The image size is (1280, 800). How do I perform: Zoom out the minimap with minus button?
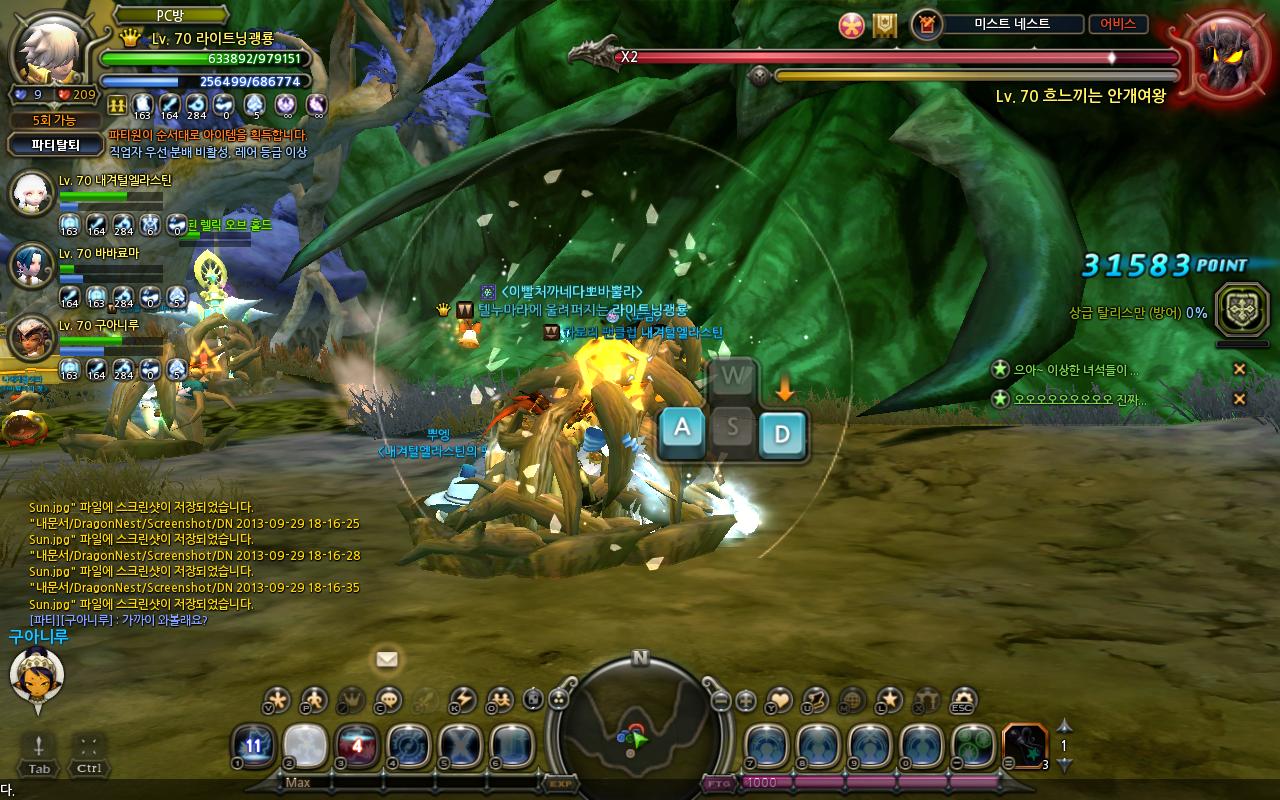click(x=720, y=701)
